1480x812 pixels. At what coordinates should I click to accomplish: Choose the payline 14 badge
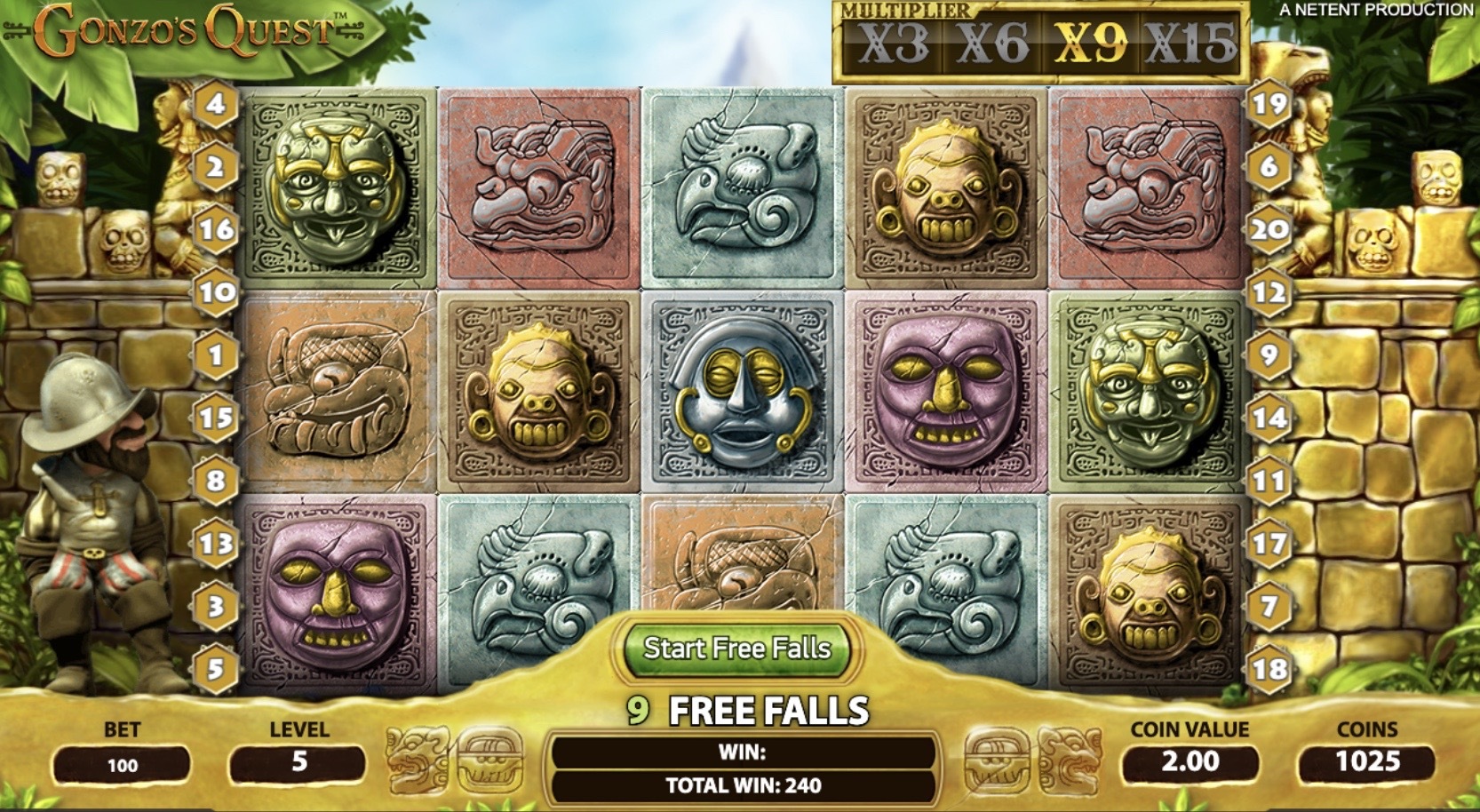click(x=1269, y=418)
